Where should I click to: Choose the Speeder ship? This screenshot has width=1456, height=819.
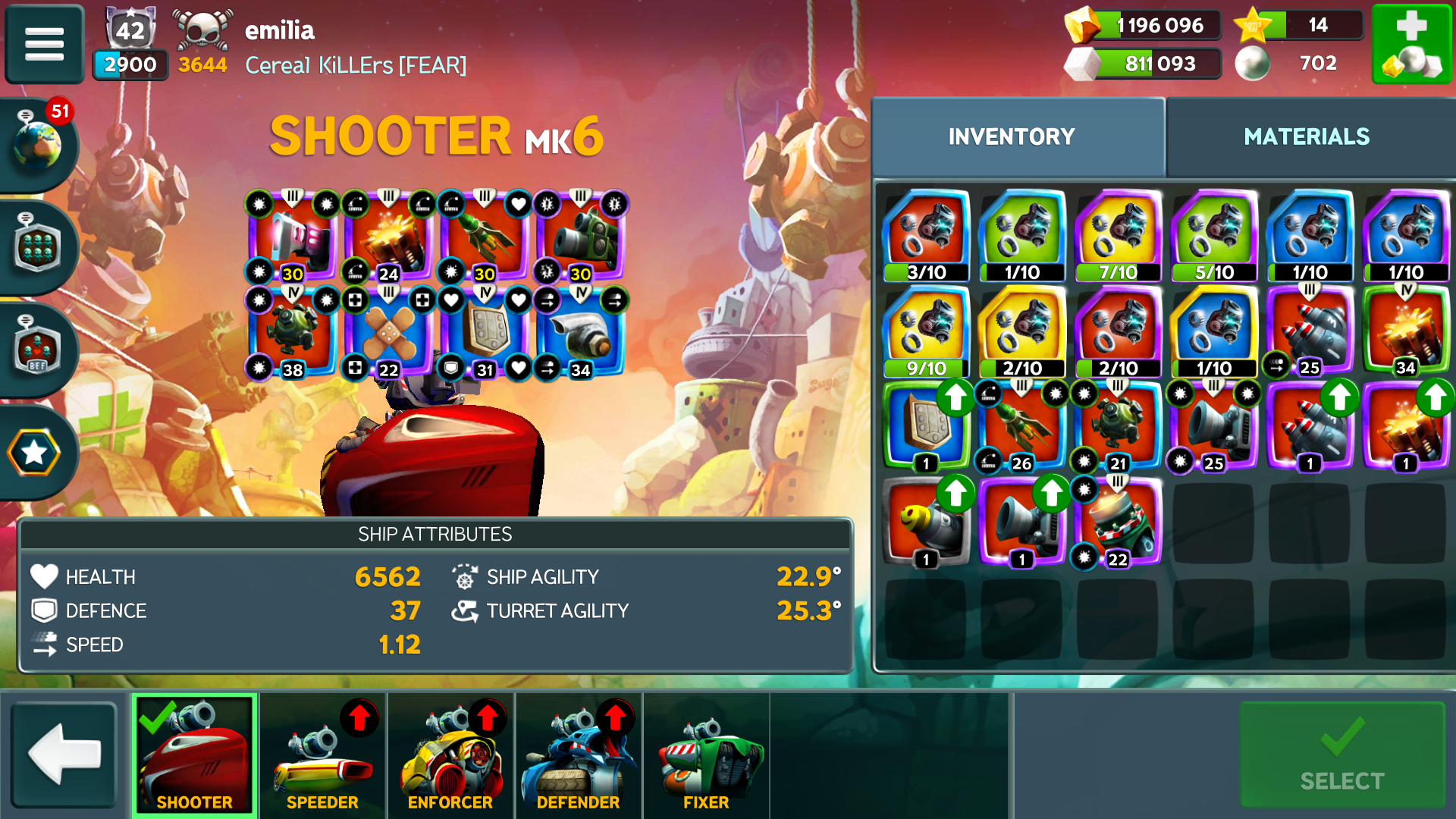[x=322, y=755]
